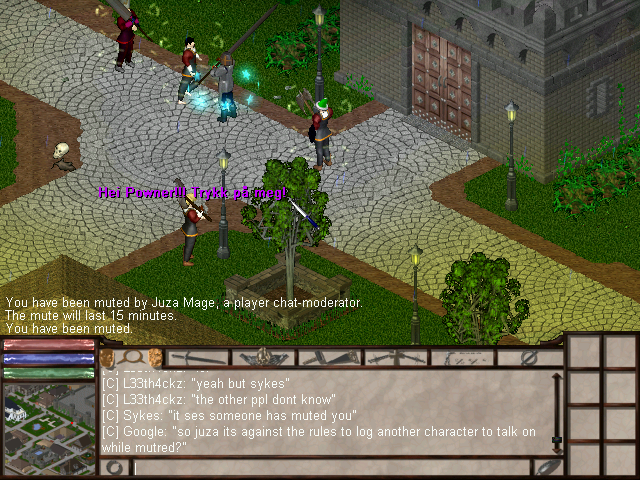Choose the hand saw icon in the toolbar

[330, 358]
